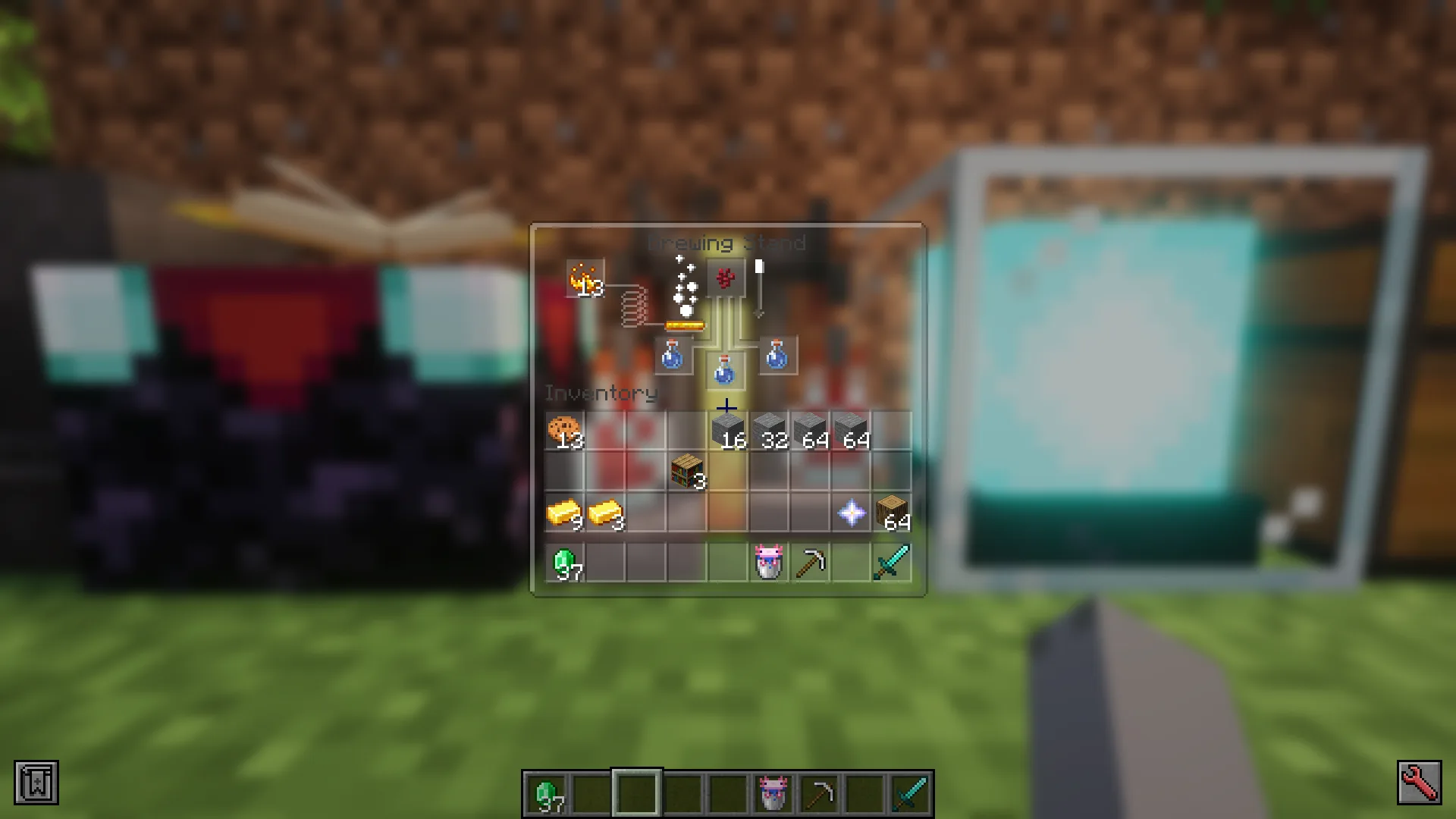Click the nether wart ingredient slot

[726, 278]
